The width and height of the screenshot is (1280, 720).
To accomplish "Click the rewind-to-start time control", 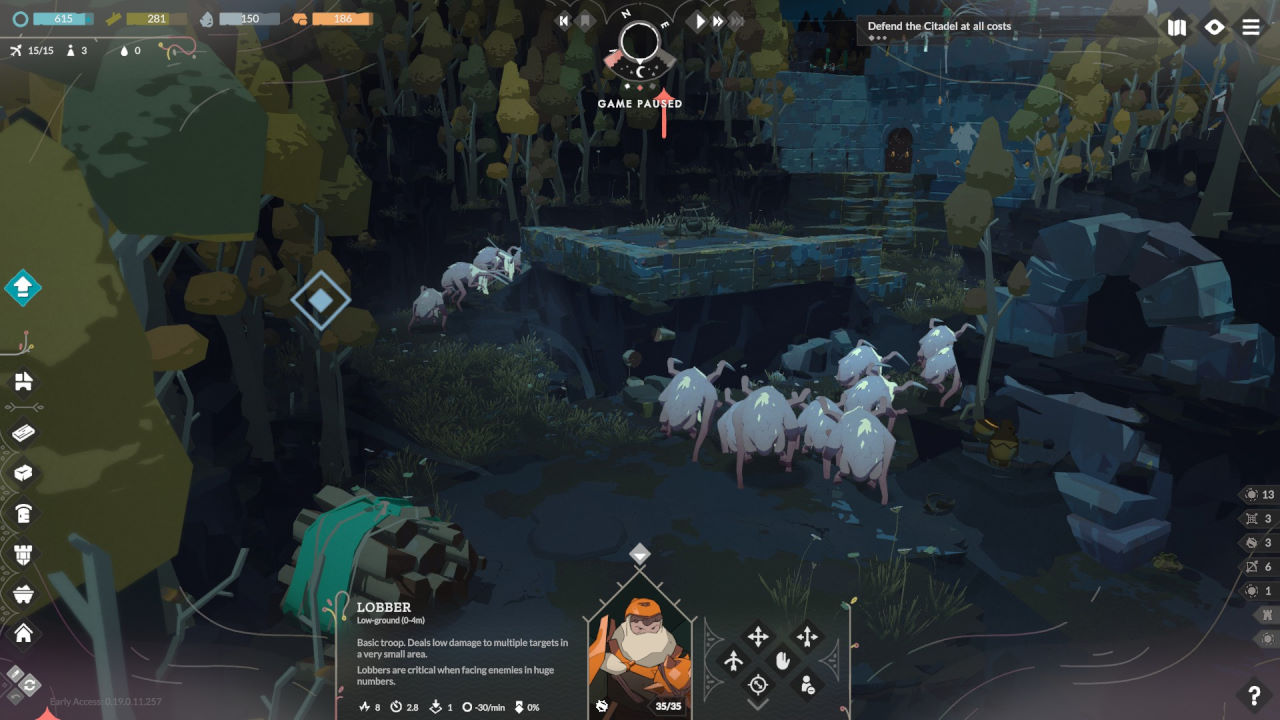I will click(564, 20).
